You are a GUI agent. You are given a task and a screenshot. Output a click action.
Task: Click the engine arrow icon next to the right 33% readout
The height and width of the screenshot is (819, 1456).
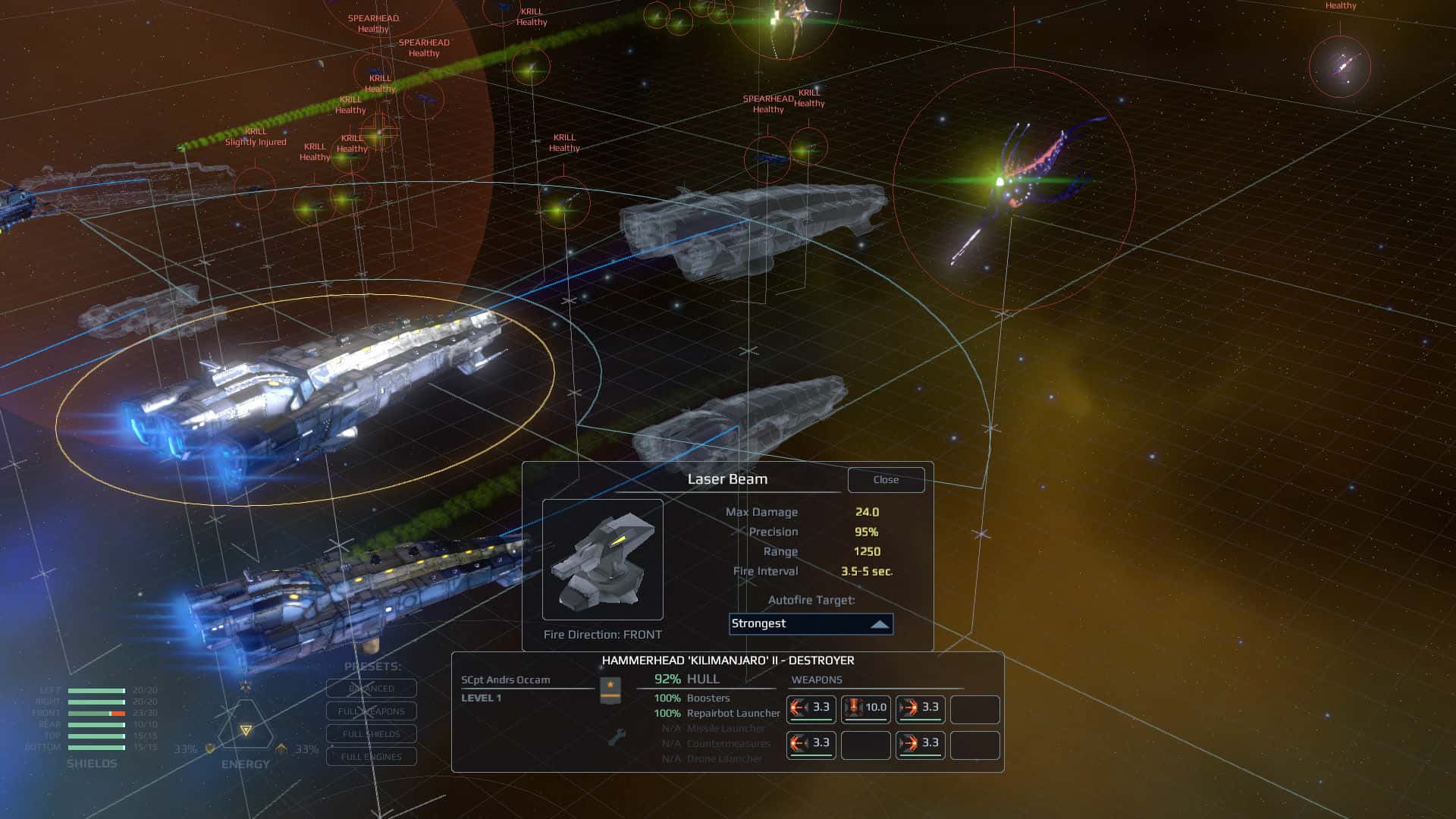tap(281, 748)
